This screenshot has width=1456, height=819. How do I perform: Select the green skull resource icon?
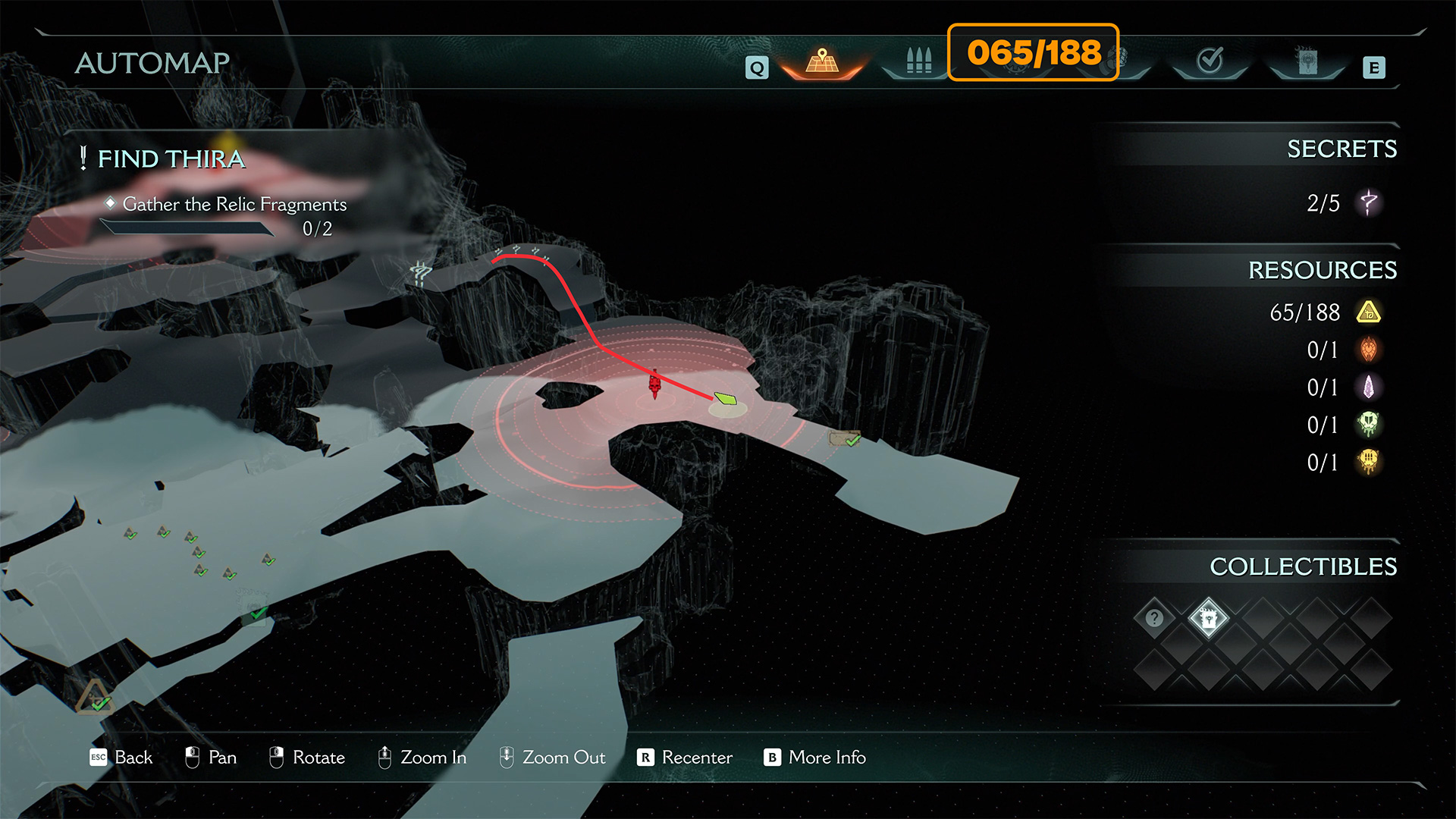1368,425
